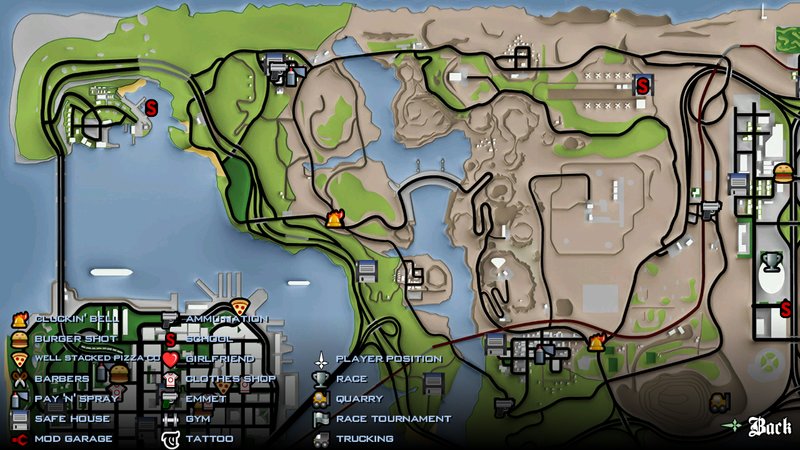Viewport: 800px width, 450px height.
Task: Click the trophy race marker on the map
Action: coord(771,263)
